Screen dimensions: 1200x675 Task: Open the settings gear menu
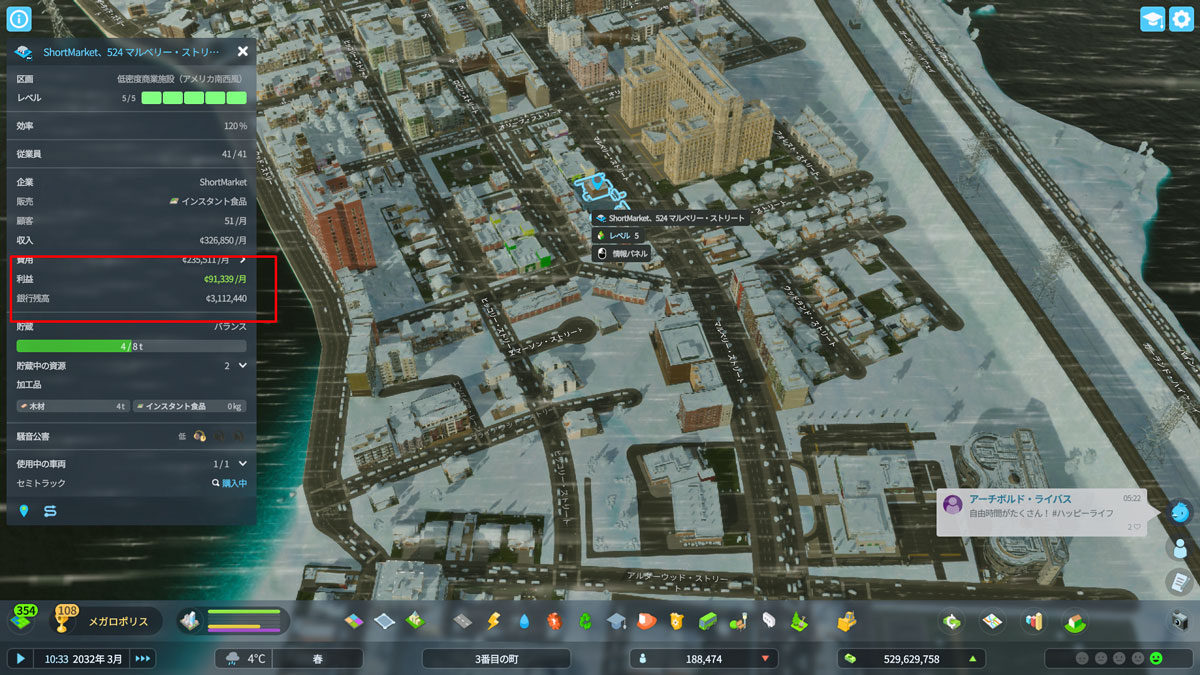click(1182, 20)
